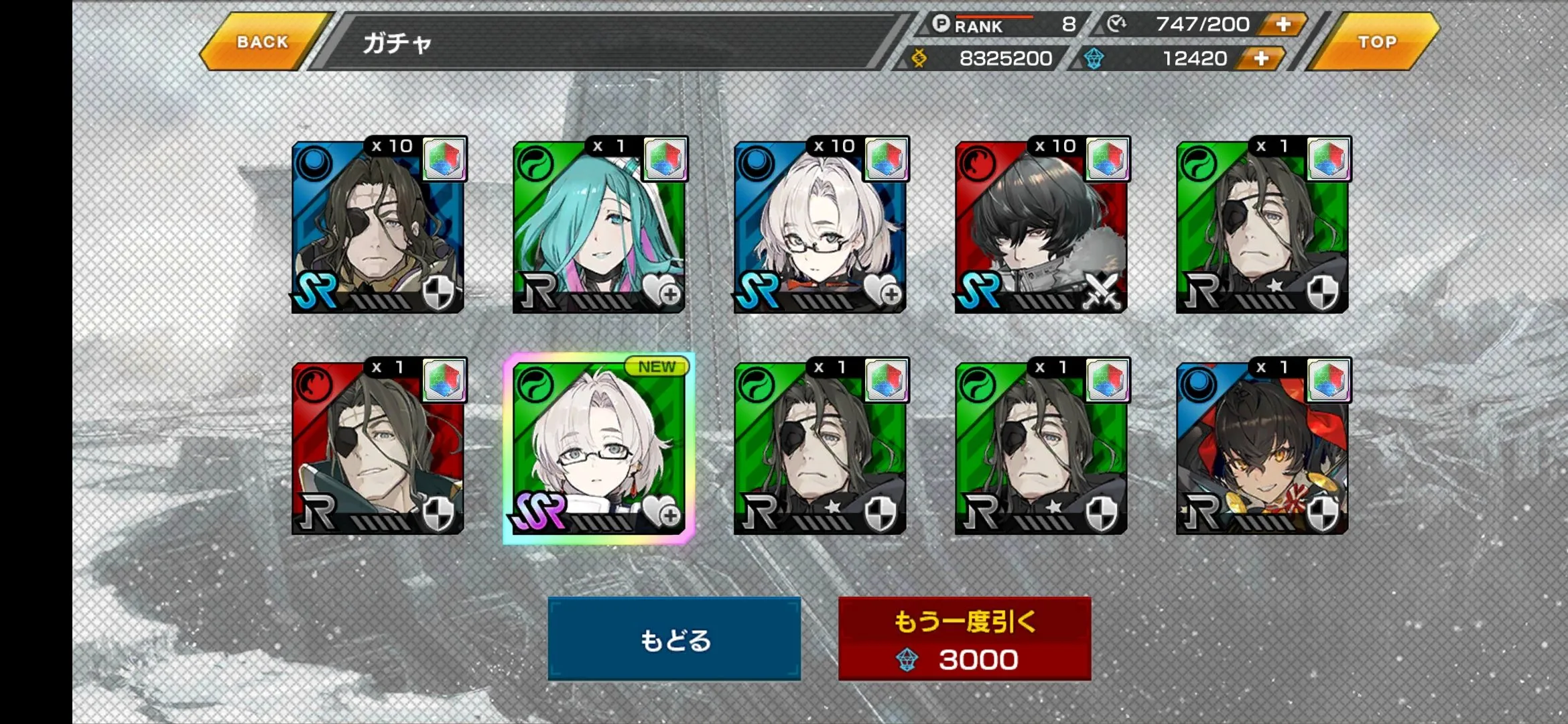Screen dimensions: 1568x724
Task: View the red R eyepatch man card
Action: 378,448
